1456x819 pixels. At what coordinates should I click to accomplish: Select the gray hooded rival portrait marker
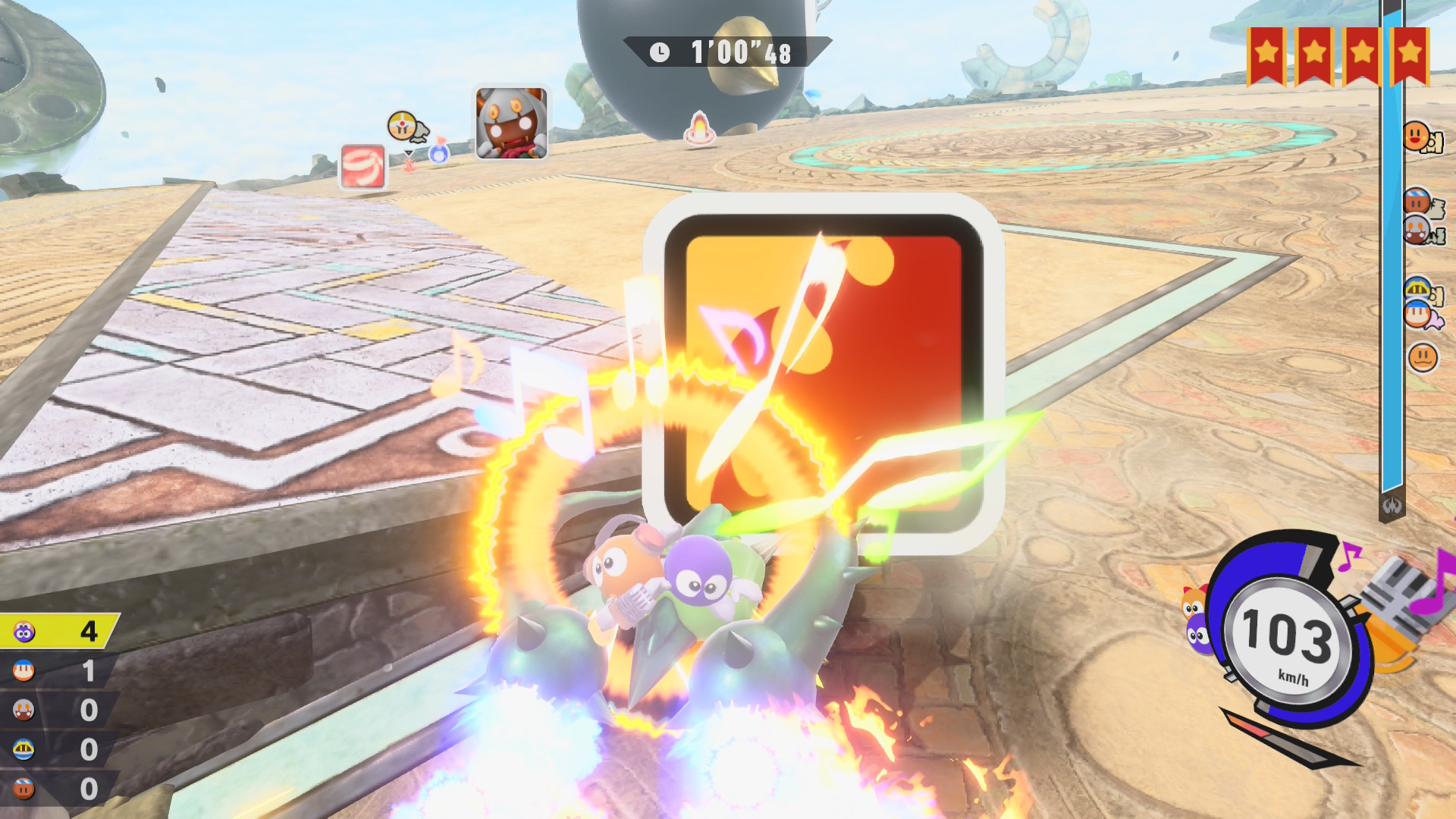click(x=511, y=124)
